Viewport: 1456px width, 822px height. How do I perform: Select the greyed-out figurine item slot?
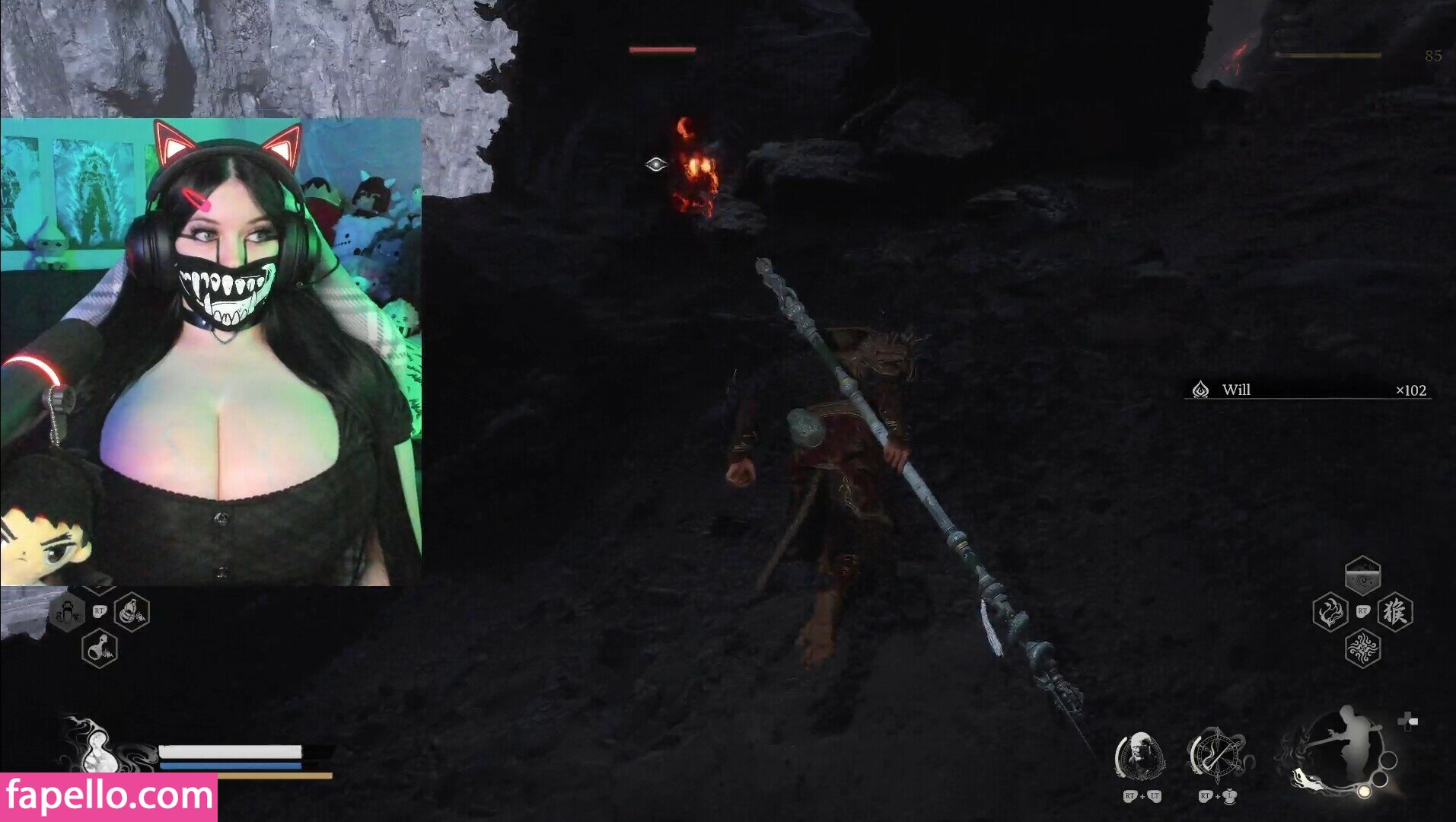[x=68, y=612]
